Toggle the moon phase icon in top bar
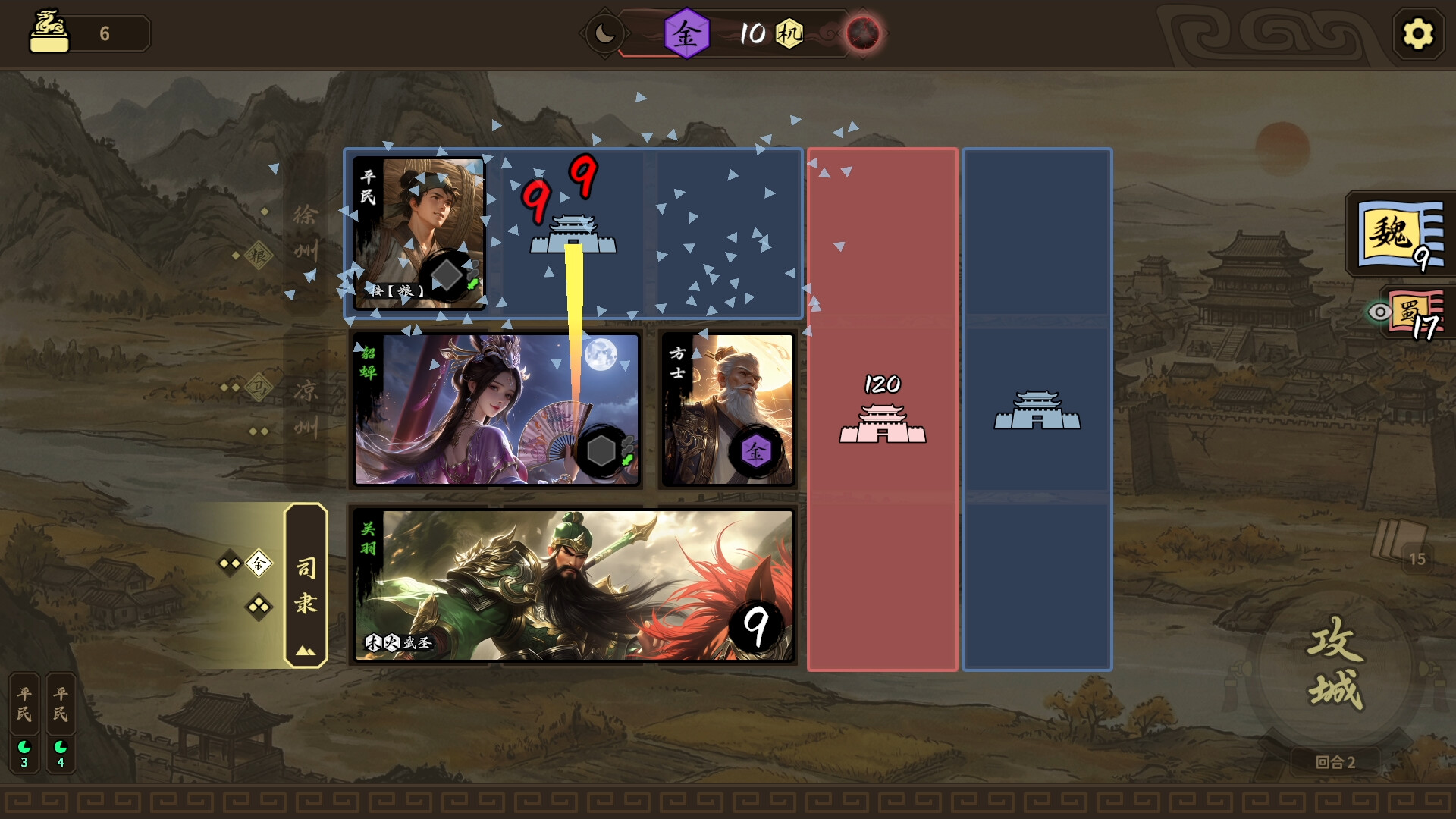This screenshot has height=819, width=1456. click(605, 33)
